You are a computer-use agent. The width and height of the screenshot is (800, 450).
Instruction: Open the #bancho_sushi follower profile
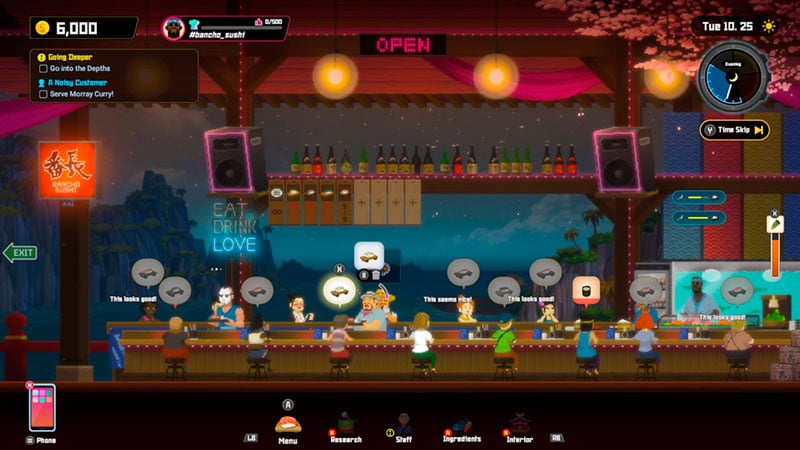coord(225,28)
